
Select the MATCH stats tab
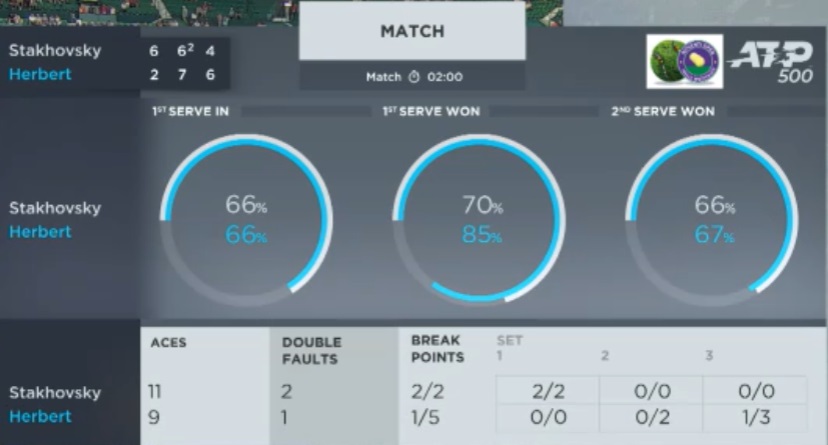[x=412, y=32]
